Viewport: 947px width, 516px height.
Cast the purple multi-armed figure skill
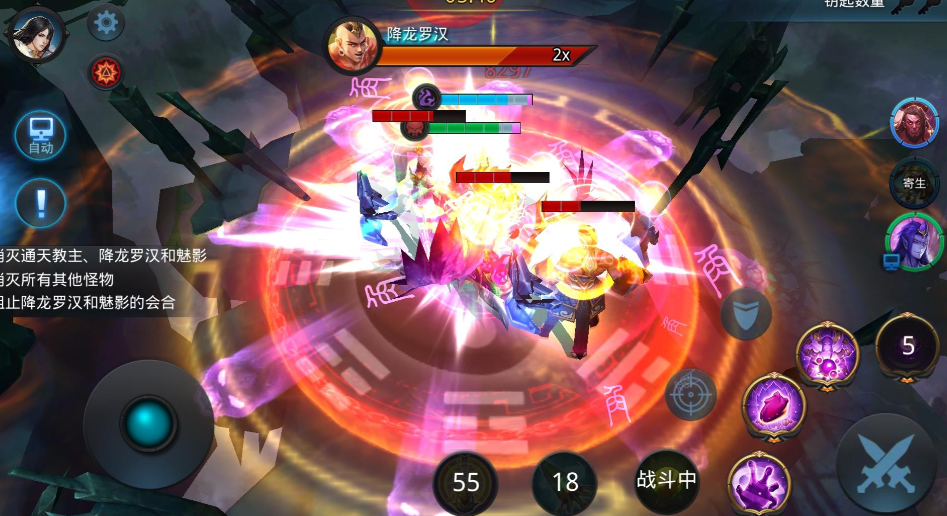[x=828, y=355]
